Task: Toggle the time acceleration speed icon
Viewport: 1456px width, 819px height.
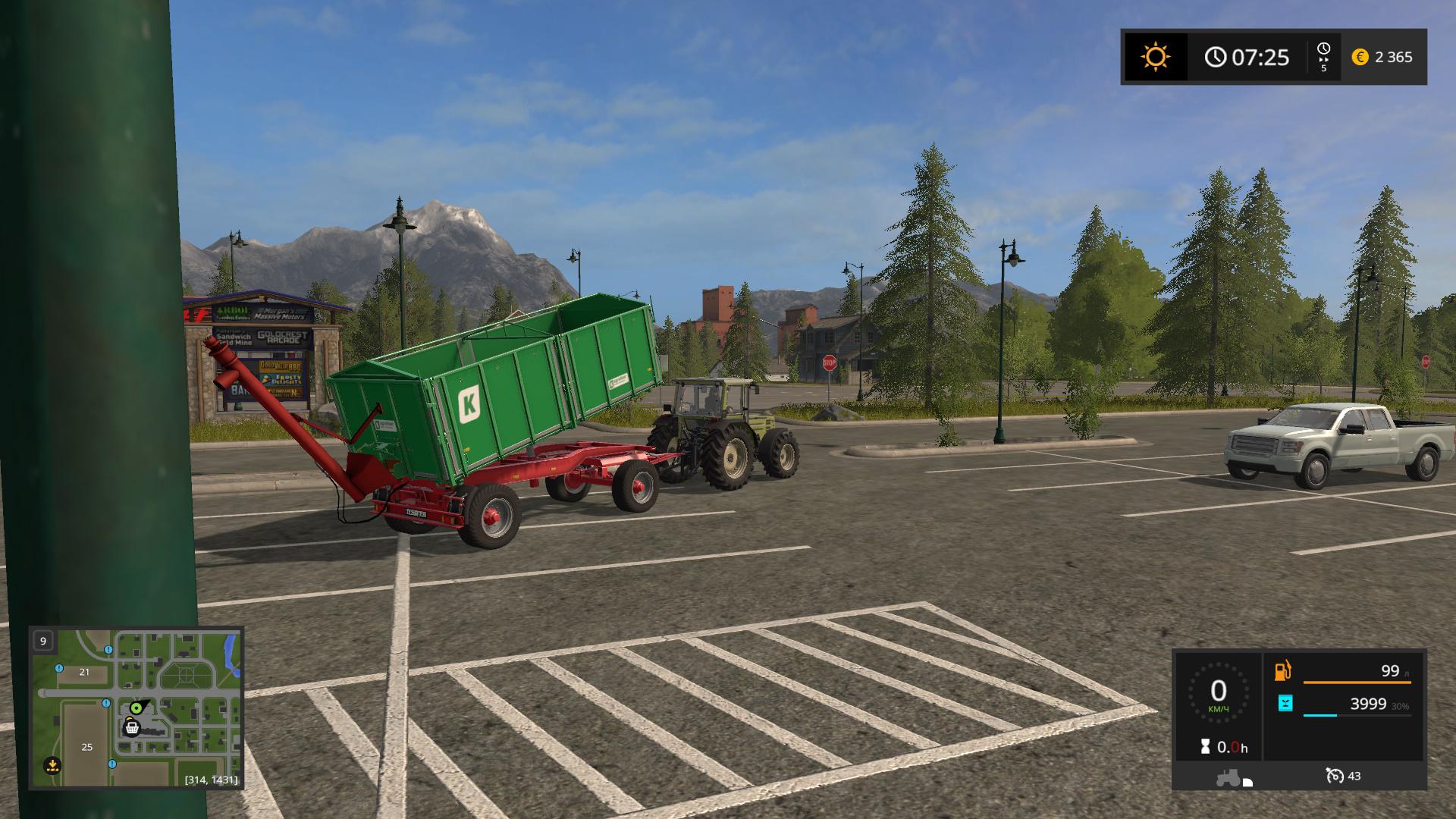Action: coord(1323,57)
